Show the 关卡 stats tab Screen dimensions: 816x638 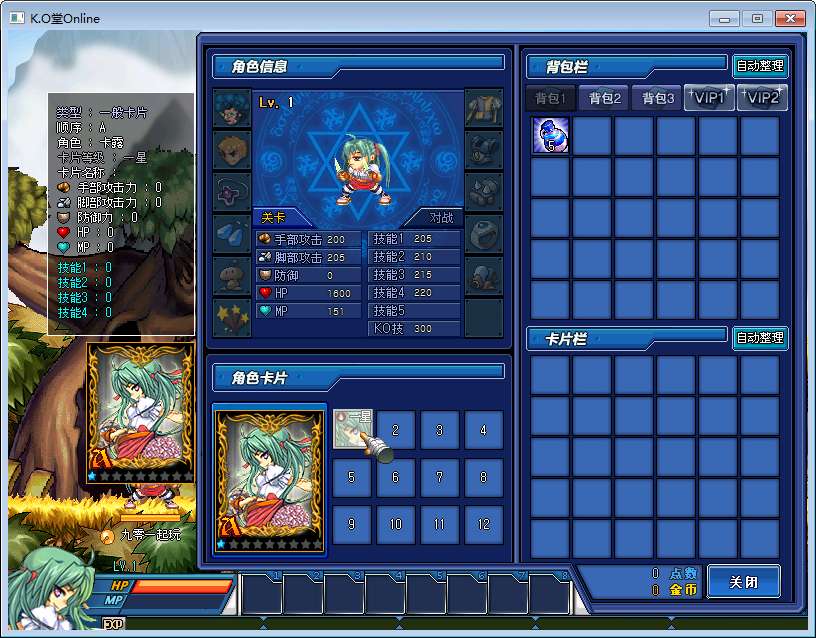pyautogui.click(x=274, y=217)
